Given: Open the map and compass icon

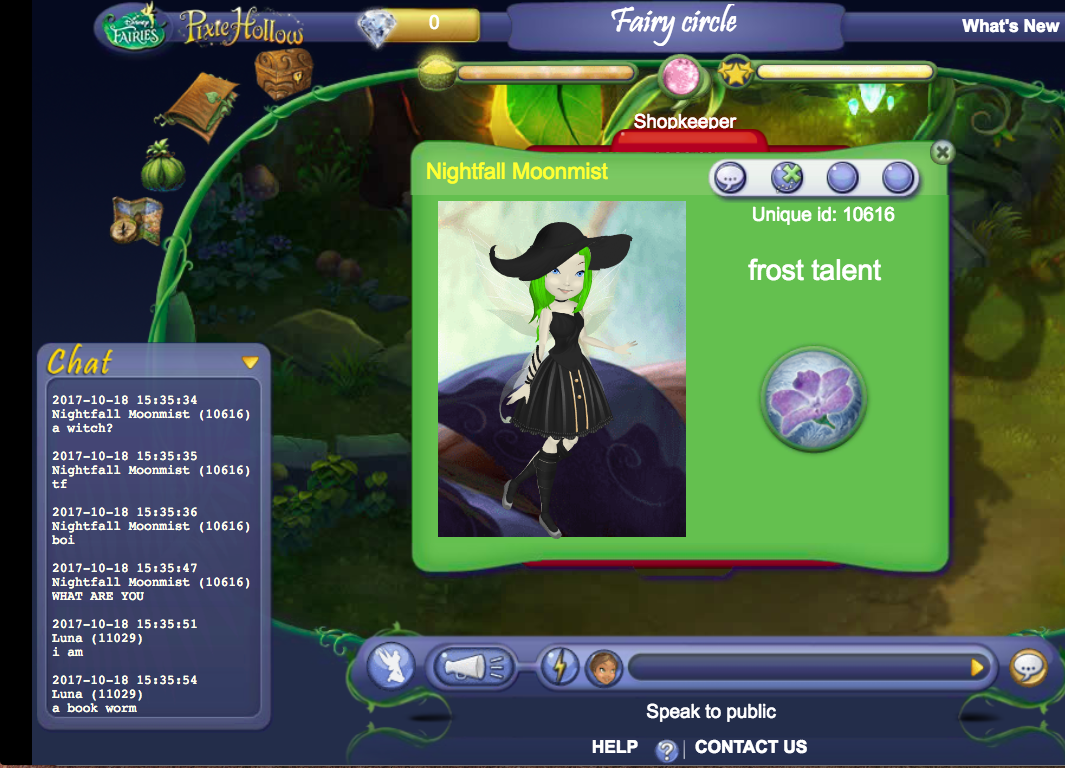Looking at the screenshot, I should [137, 221].
